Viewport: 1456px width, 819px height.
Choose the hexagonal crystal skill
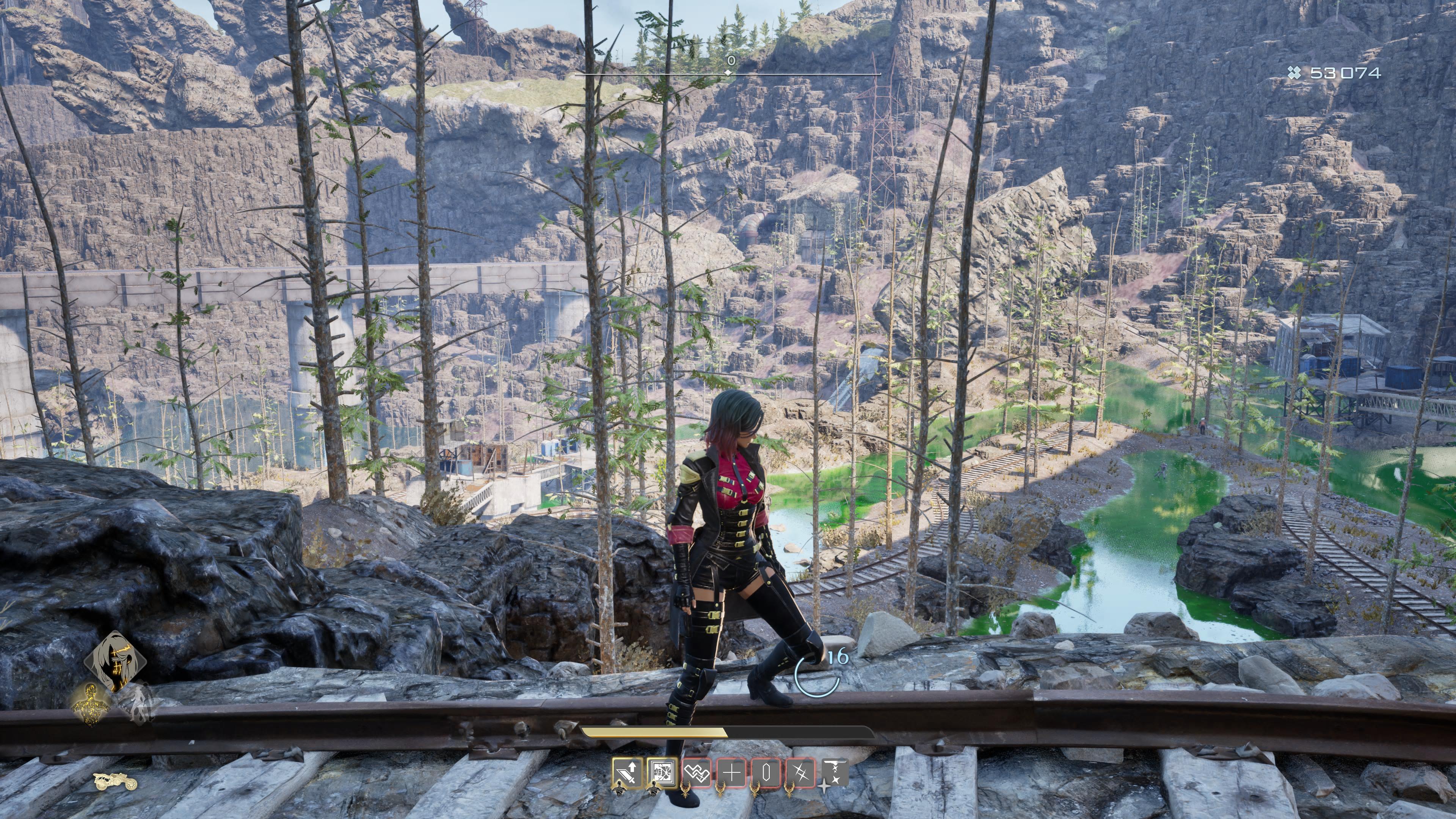click(x=766, y=771)
